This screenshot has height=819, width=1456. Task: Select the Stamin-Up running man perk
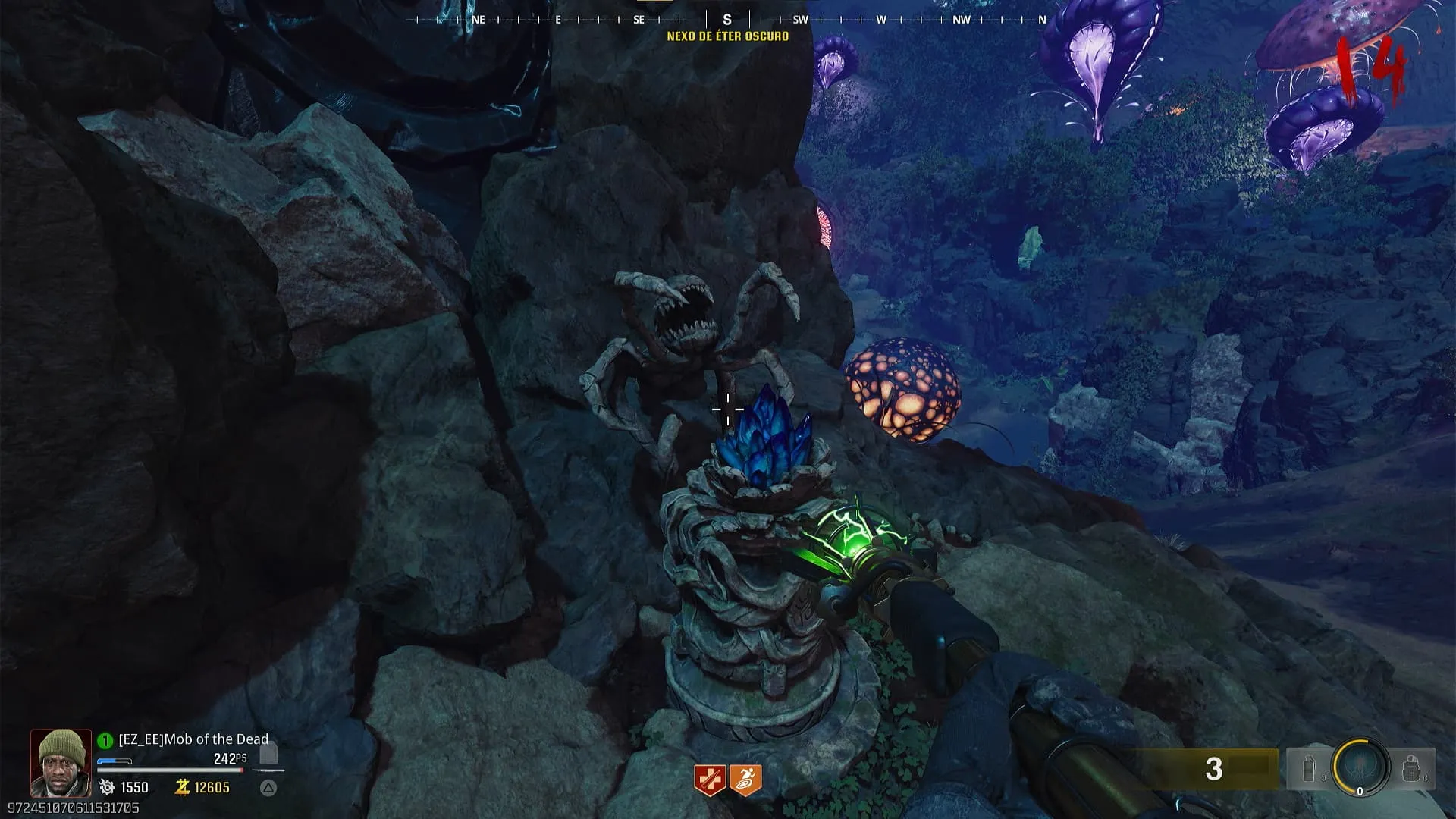point(745,780)
